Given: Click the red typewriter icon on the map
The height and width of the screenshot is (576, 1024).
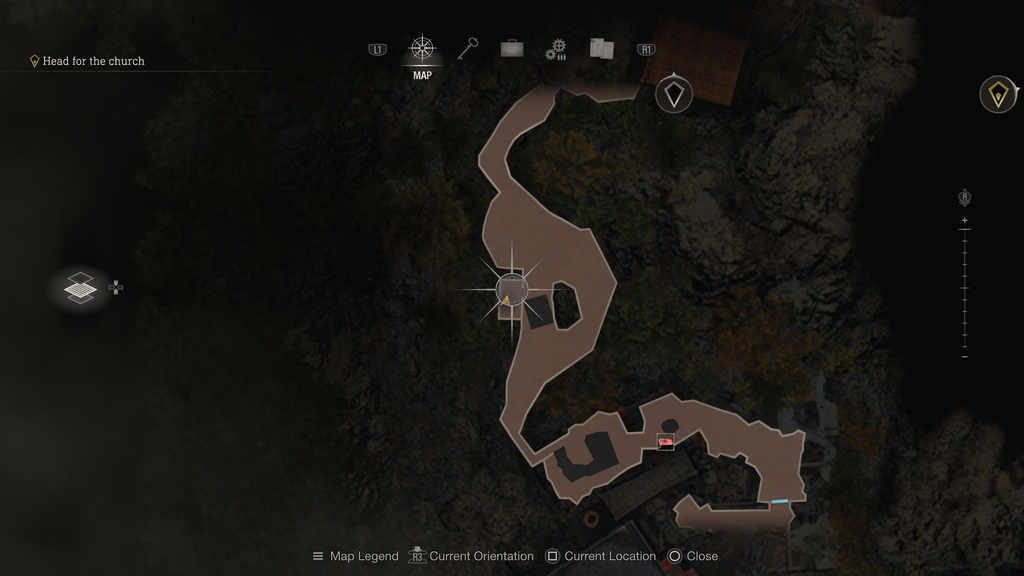Looking at the screenshot, I should pos(666,441).
